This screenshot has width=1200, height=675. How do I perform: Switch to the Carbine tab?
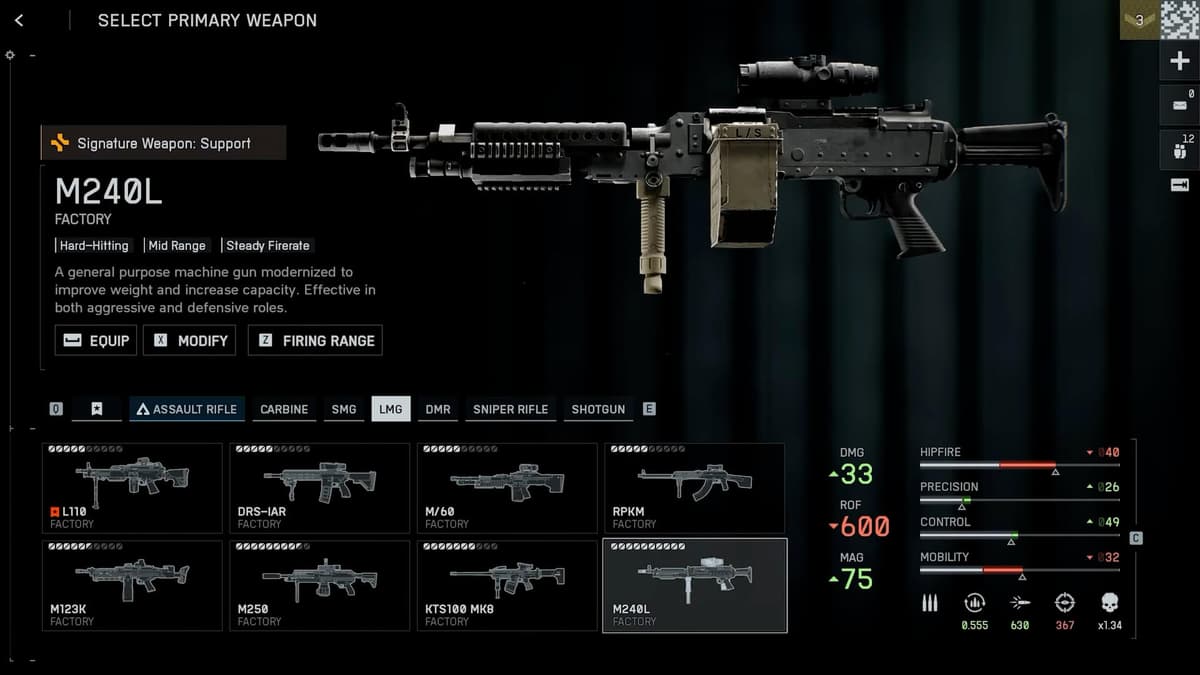click(x=284, y=409)
